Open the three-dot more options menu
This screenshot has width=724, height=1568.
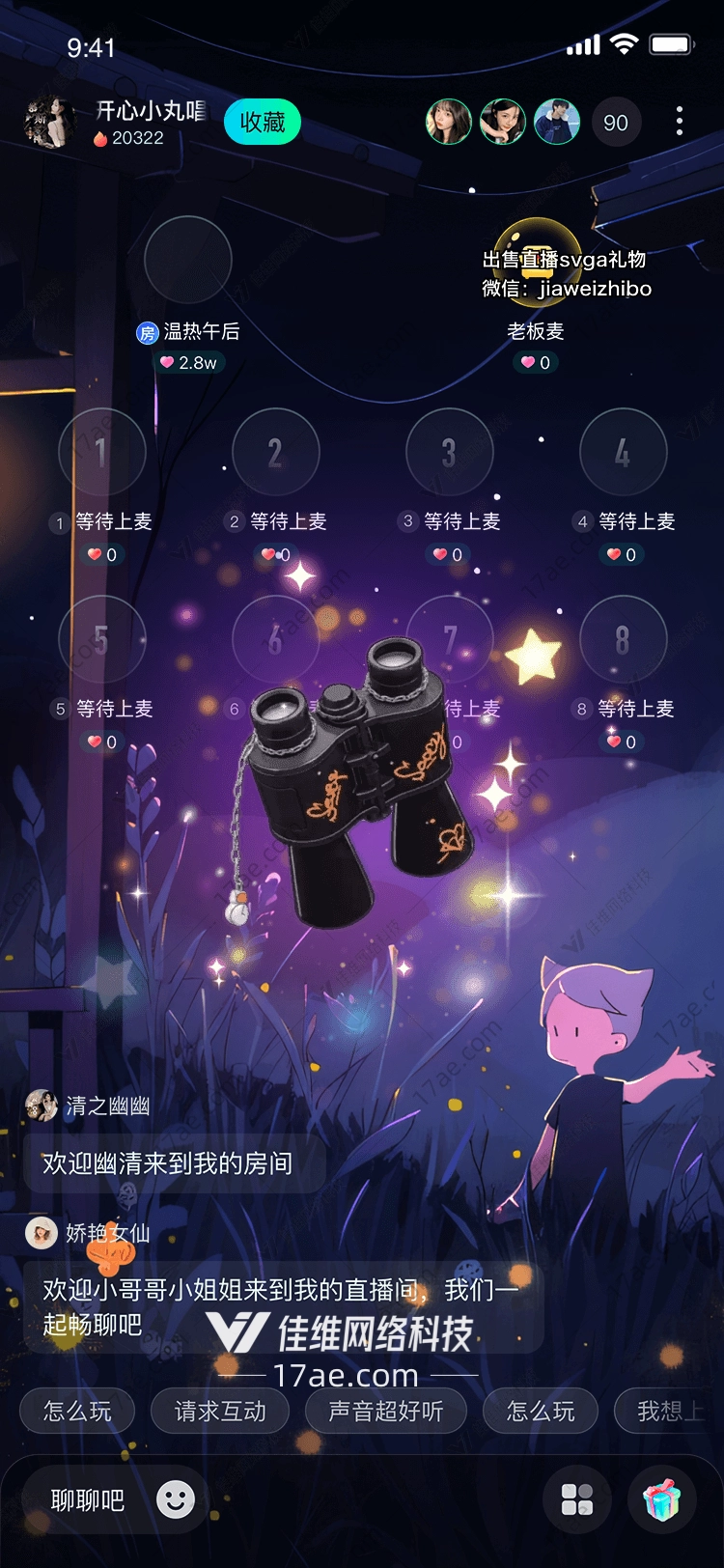point(680,121)
